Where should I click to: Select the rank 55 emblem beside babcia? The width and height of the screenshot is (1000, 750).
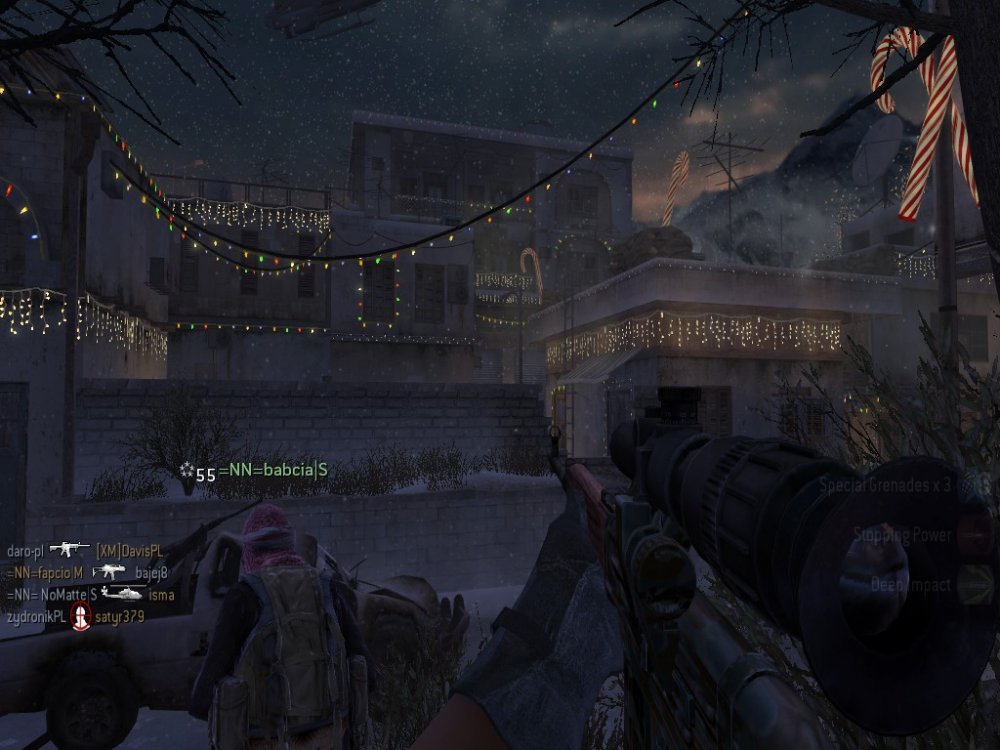click(186, 471)
